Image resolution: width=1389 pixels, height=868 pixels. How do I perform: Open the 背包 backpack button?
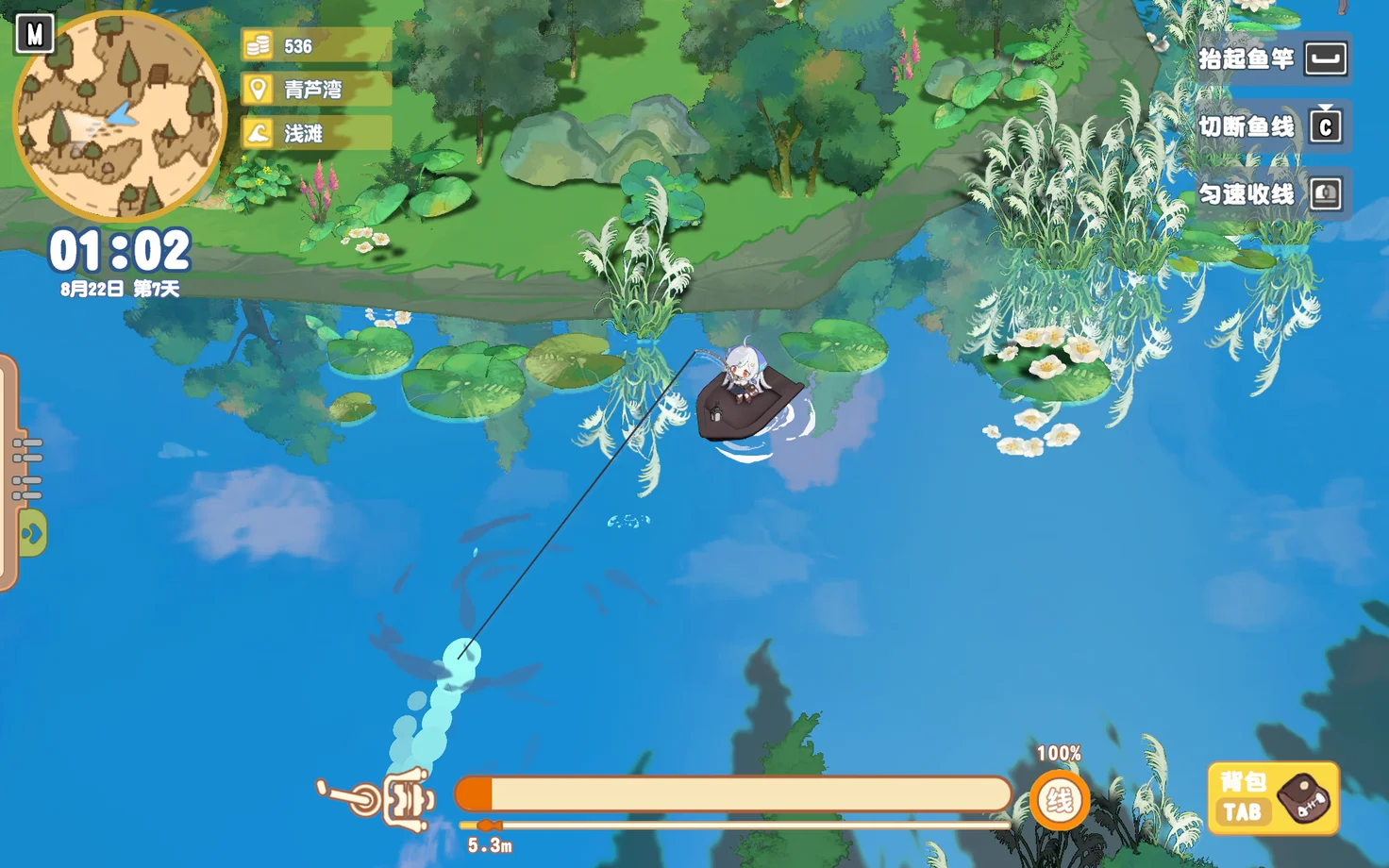[1273, 798]
